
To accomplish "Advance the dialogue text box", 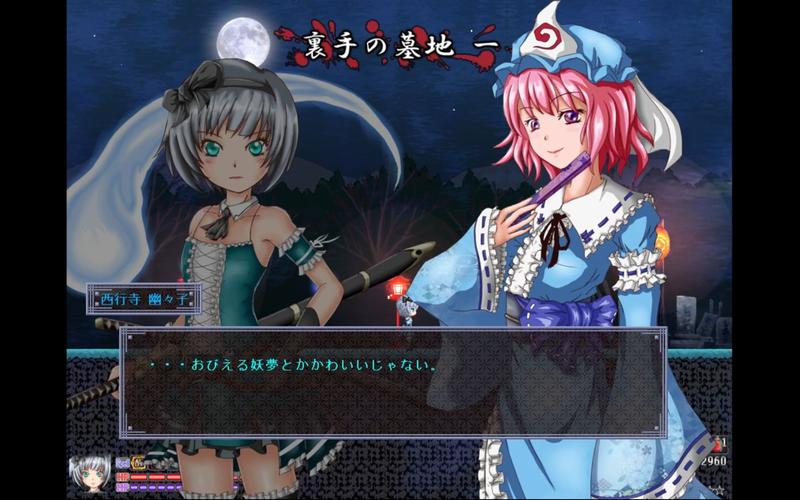I will pos(392,380).
